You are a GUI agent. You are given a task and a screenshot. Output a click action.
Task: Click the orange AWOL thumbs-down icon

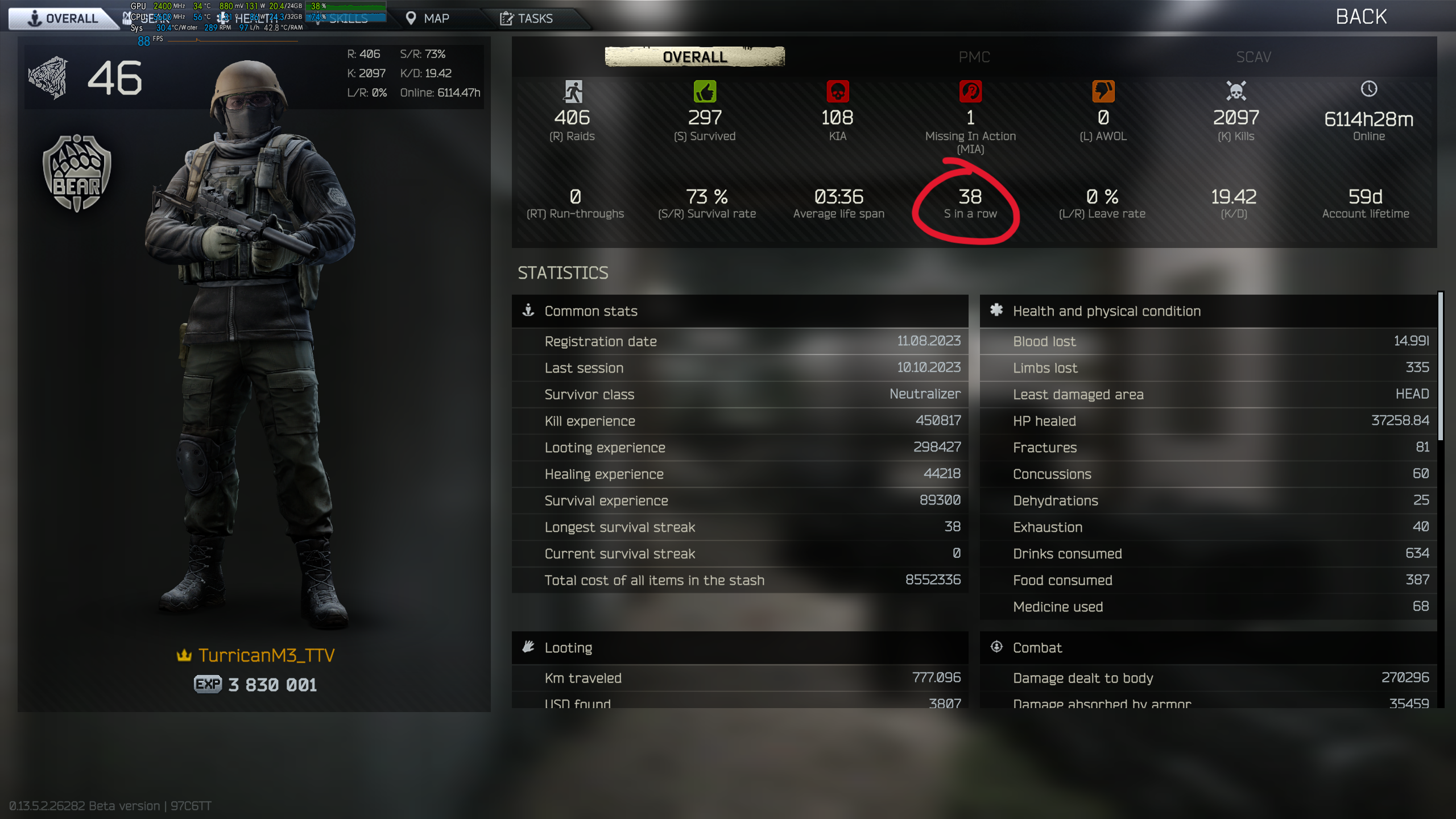point(1102,92)
